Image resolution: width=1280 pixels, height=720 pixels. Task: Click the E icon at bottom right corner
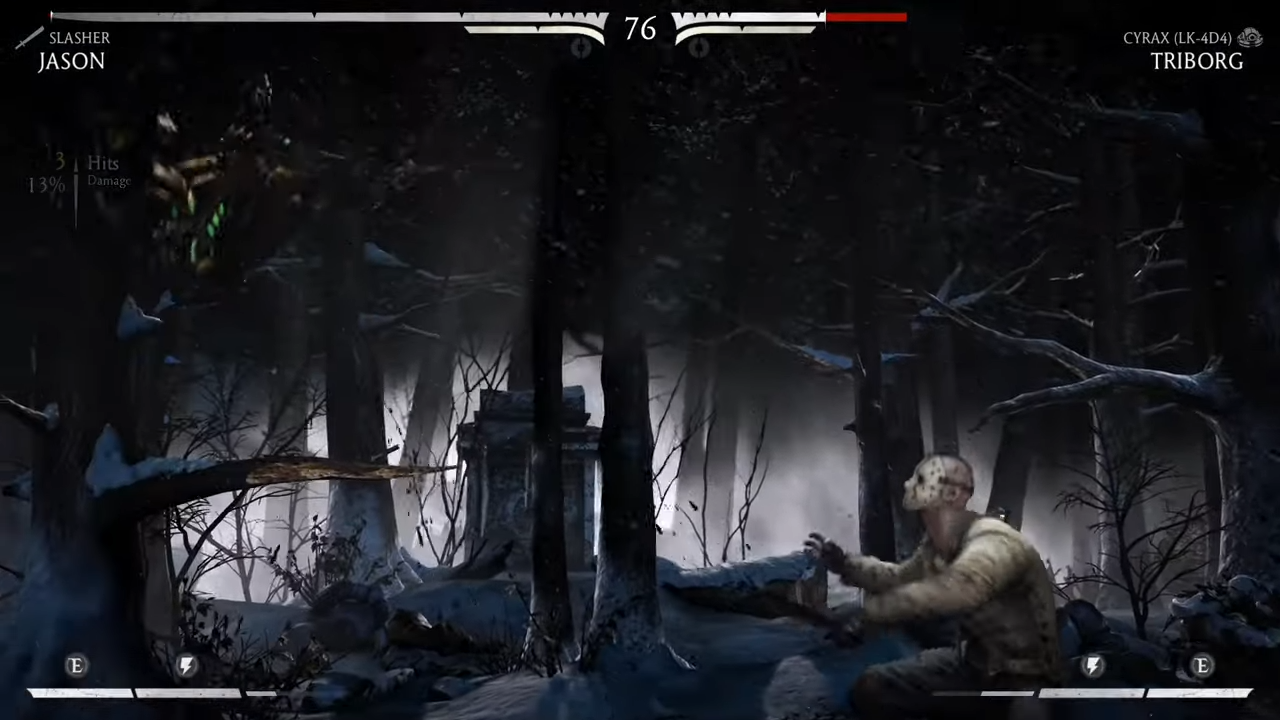point(1202,666)
